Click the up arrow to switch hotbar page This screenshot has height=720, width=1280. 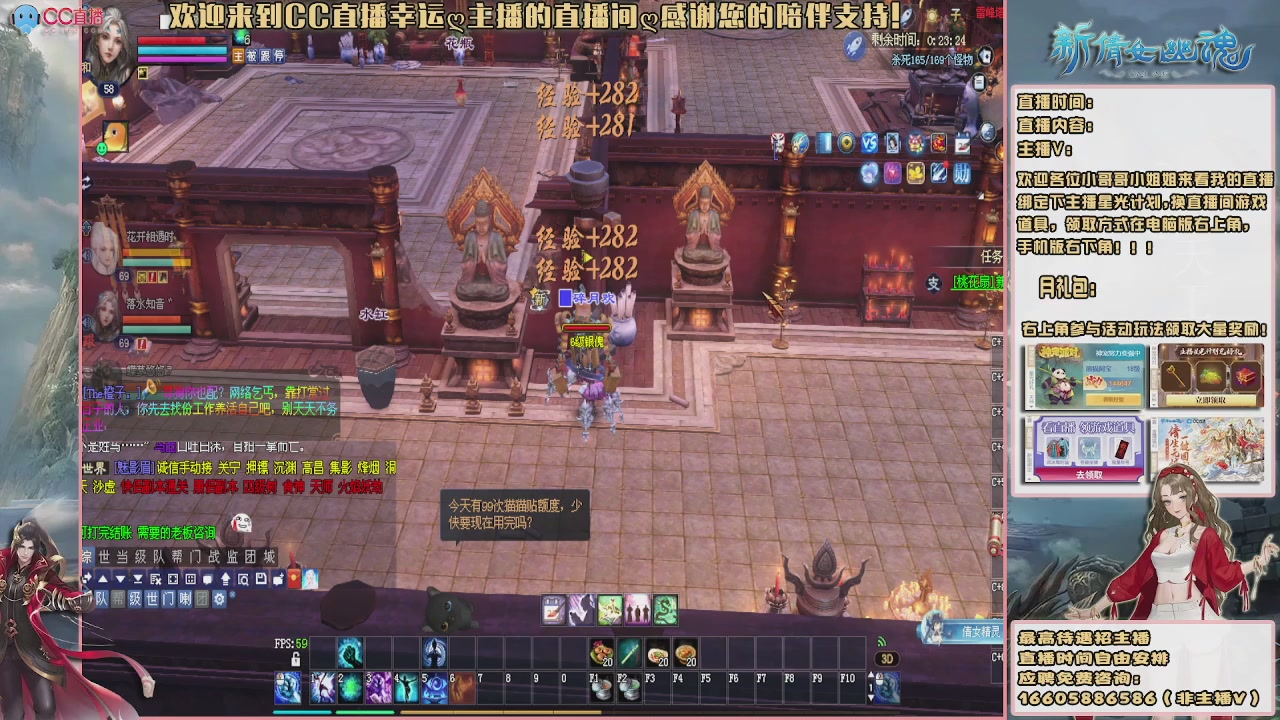pos(871,673)
